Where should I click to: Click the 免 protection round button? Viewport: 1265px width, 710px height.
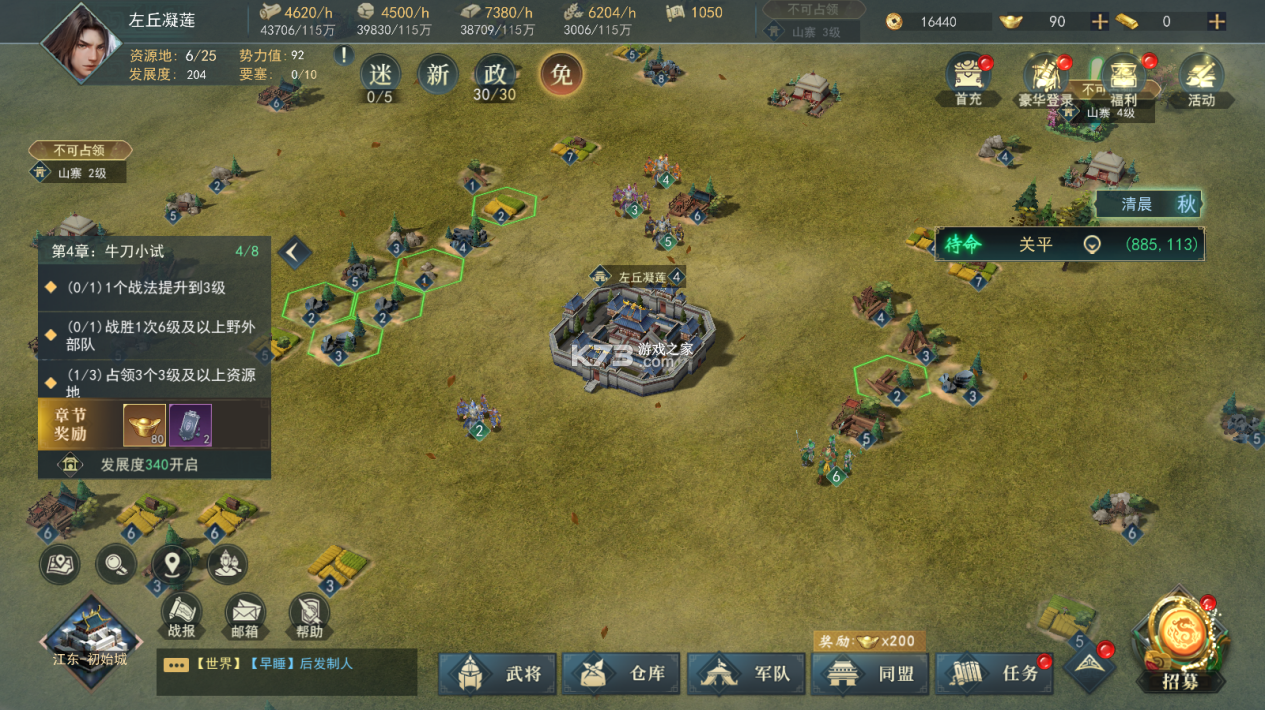tap(562, 74)
